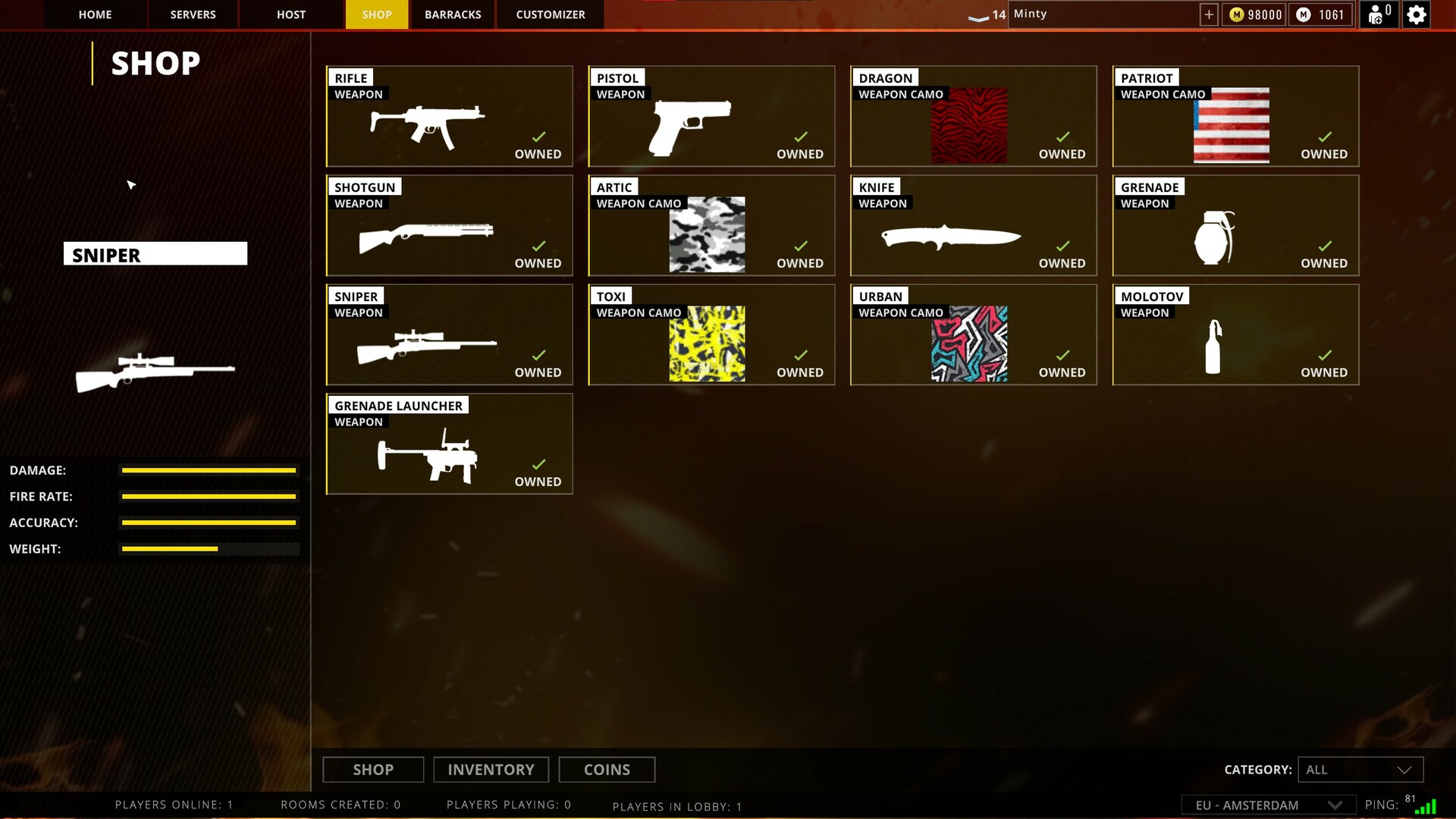The image size is (1456, 819).
Task: Click the plus button next to Minty
Action: pos(1208,14)
